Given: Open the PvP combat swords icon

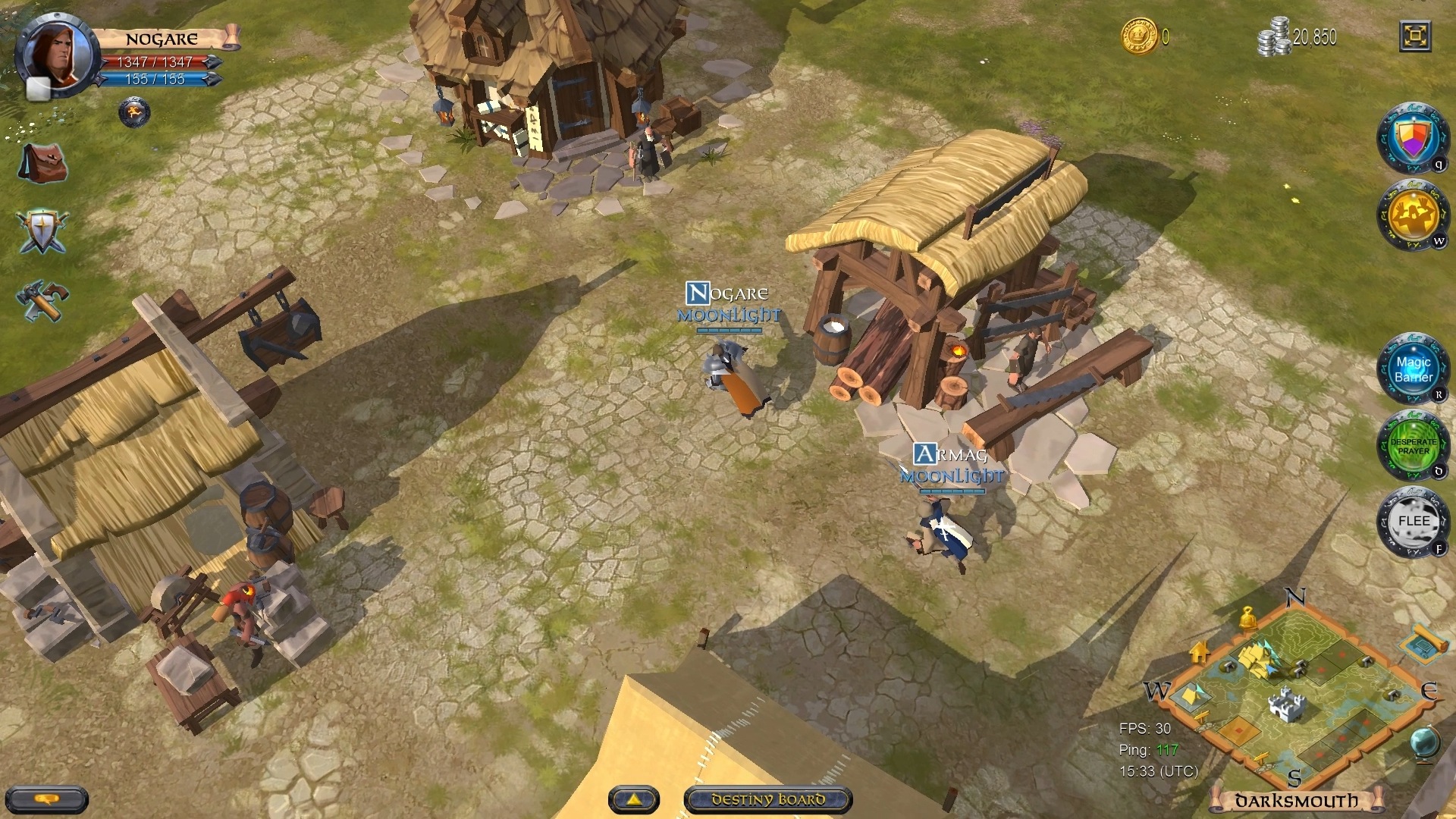Looking at the screenshot, I should [42, 229].
